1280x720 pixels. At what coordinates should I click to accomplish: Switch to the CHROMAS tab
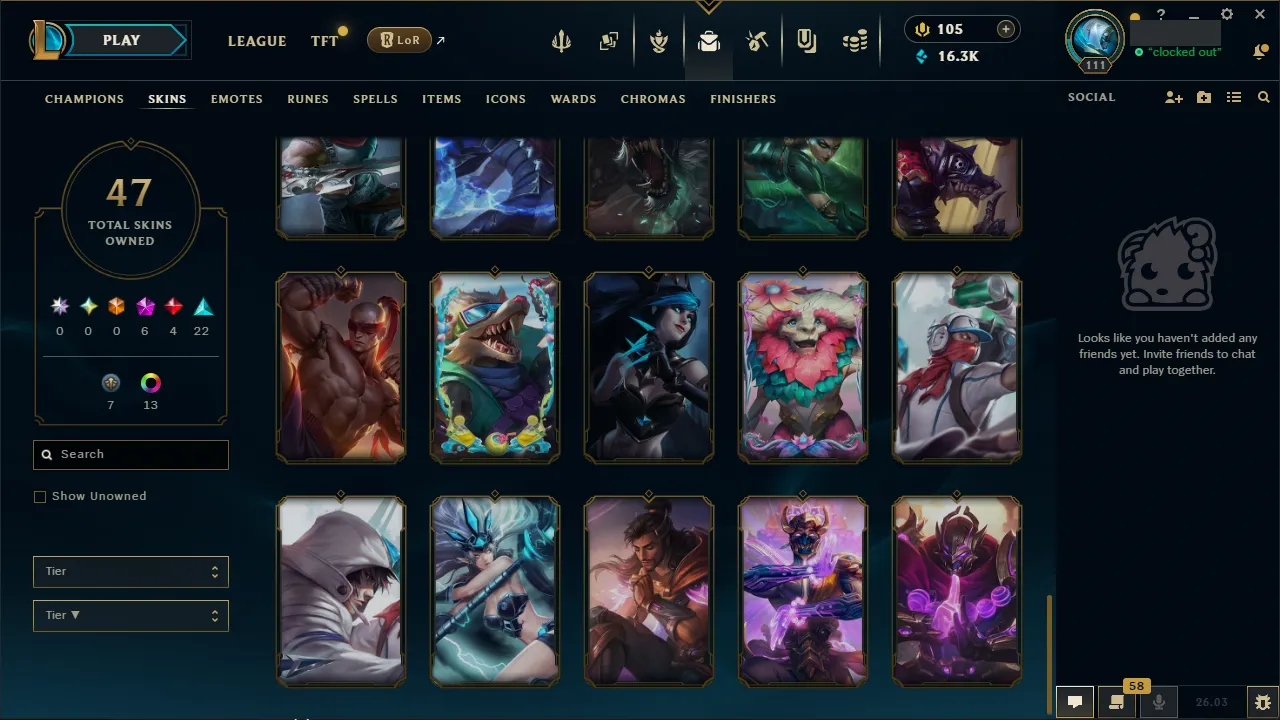tap(653, 99)
